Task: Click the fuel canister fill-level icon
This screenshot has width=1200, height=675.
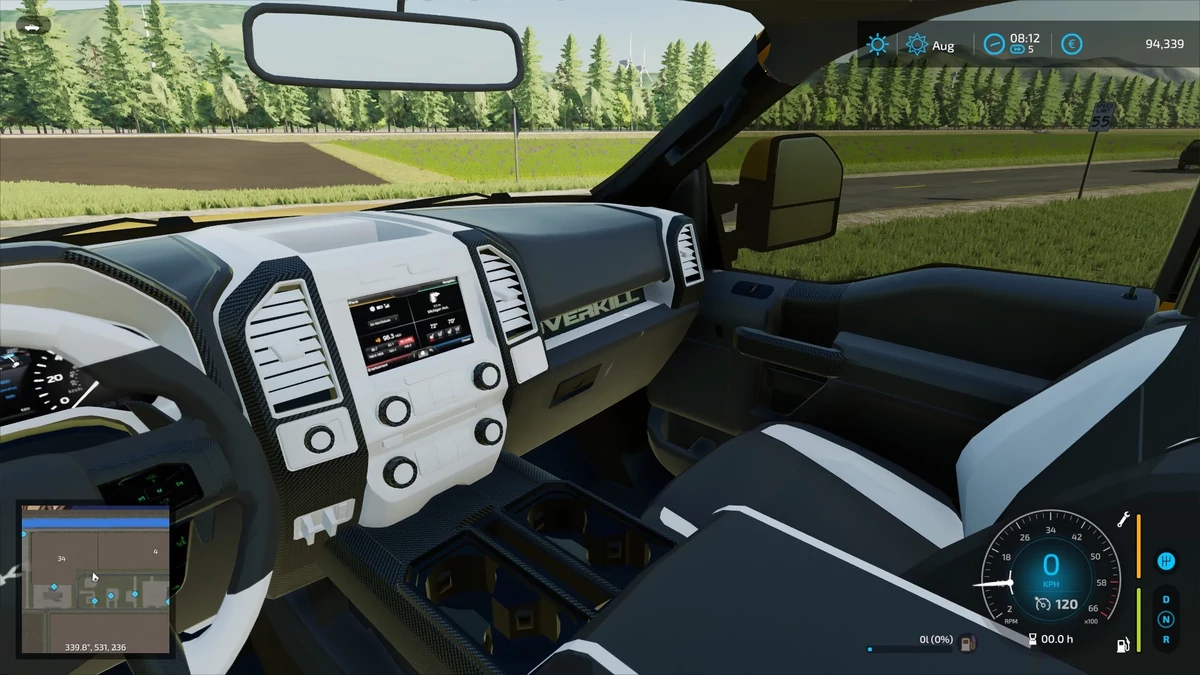Action: [x=967, y=641]
